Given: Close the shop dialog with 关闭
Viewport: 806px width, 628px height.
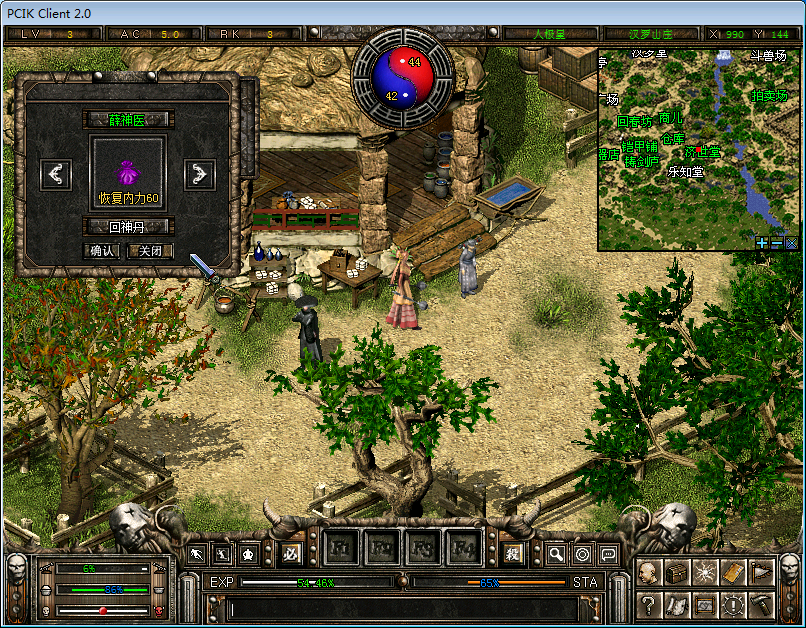Looking at the screenshot, I should coord(150,251).
